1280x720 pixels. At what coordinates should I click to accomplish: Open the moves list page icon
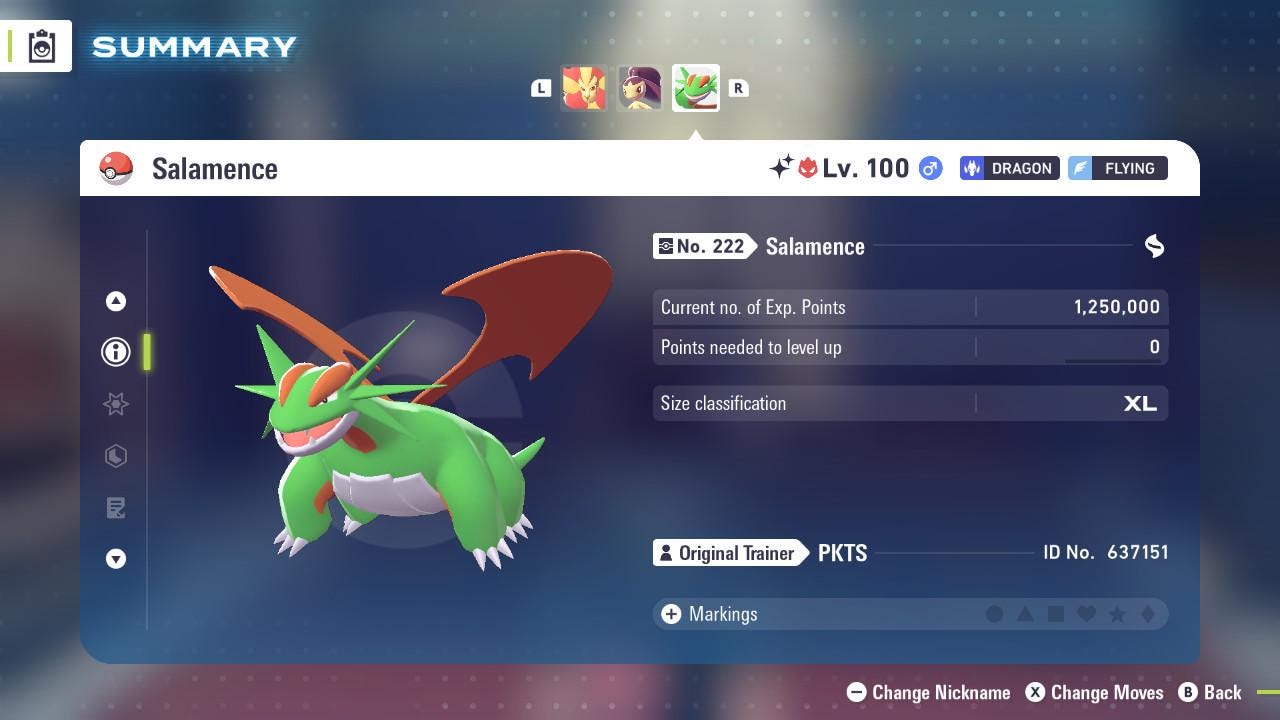click(x=116, y=508)
